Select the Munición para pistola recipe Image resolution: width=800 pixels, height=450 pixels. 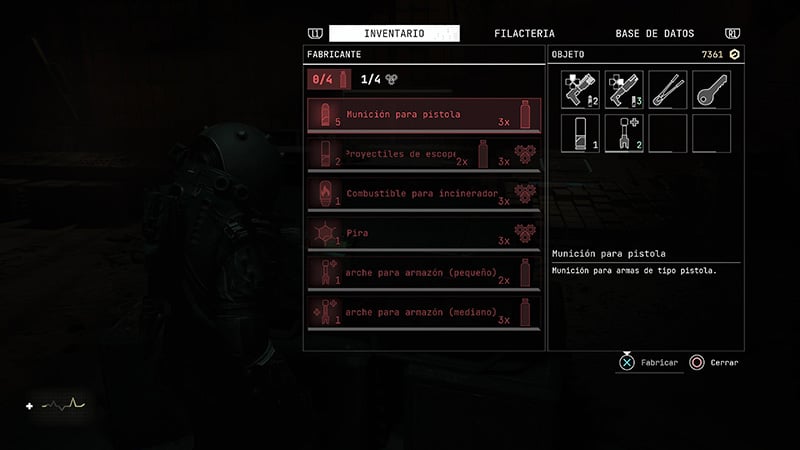coord(424,115)
